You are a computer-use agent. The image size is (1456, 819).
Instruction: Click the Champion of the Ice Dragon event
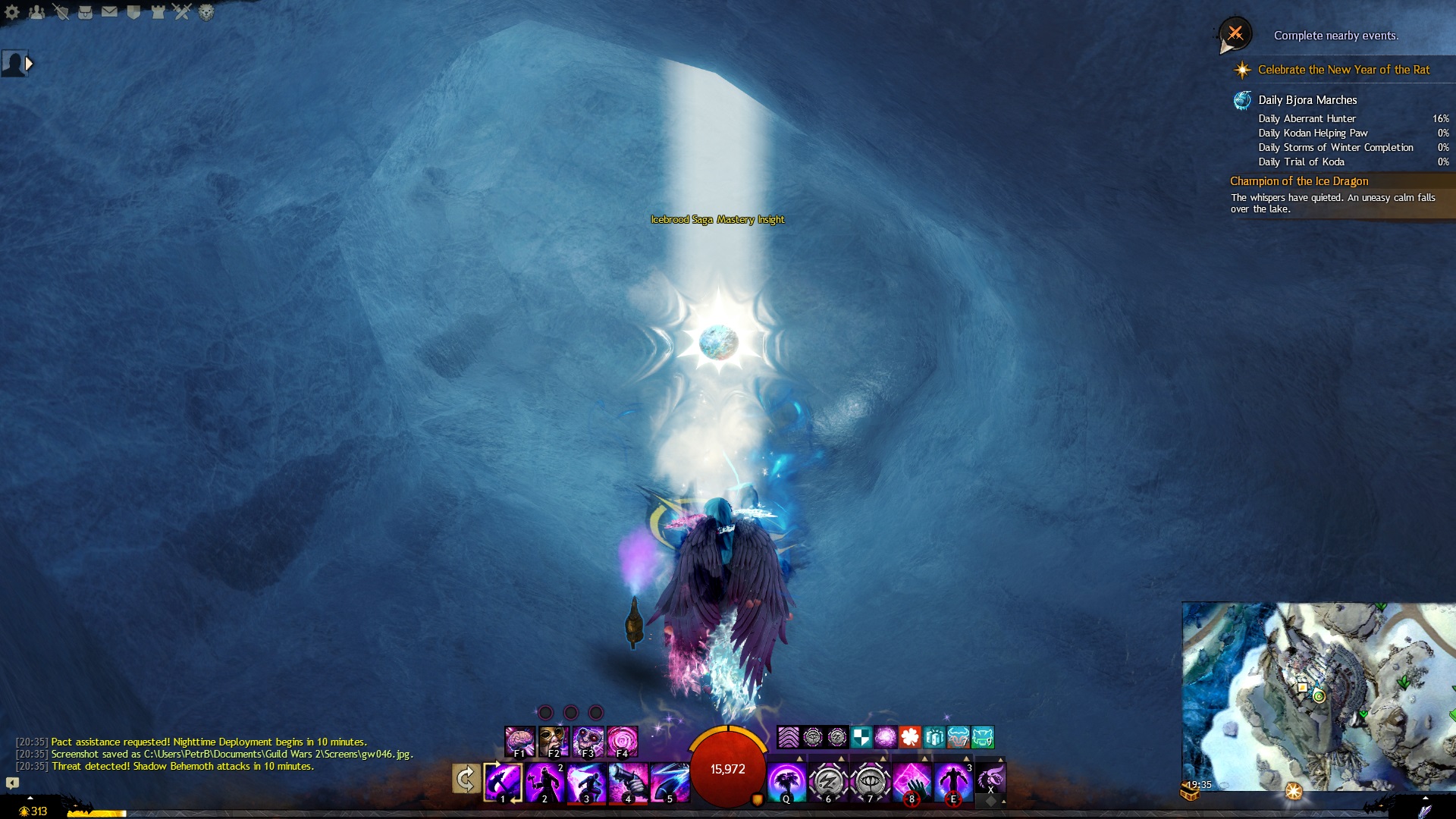[x=1299, y=181]
